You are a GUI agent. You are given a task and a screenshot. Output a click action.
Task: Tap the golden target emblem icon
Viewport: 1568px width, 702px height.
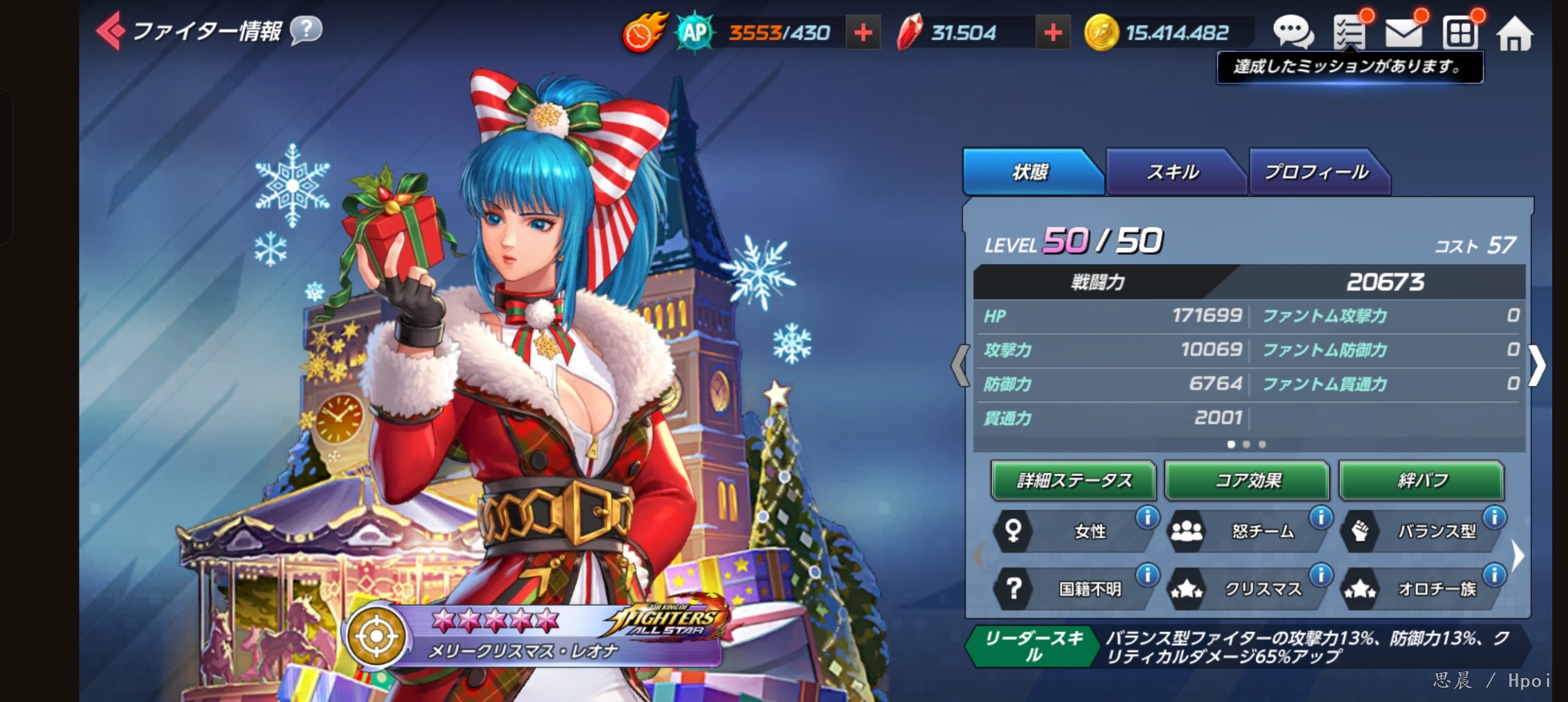pos(376,636)
